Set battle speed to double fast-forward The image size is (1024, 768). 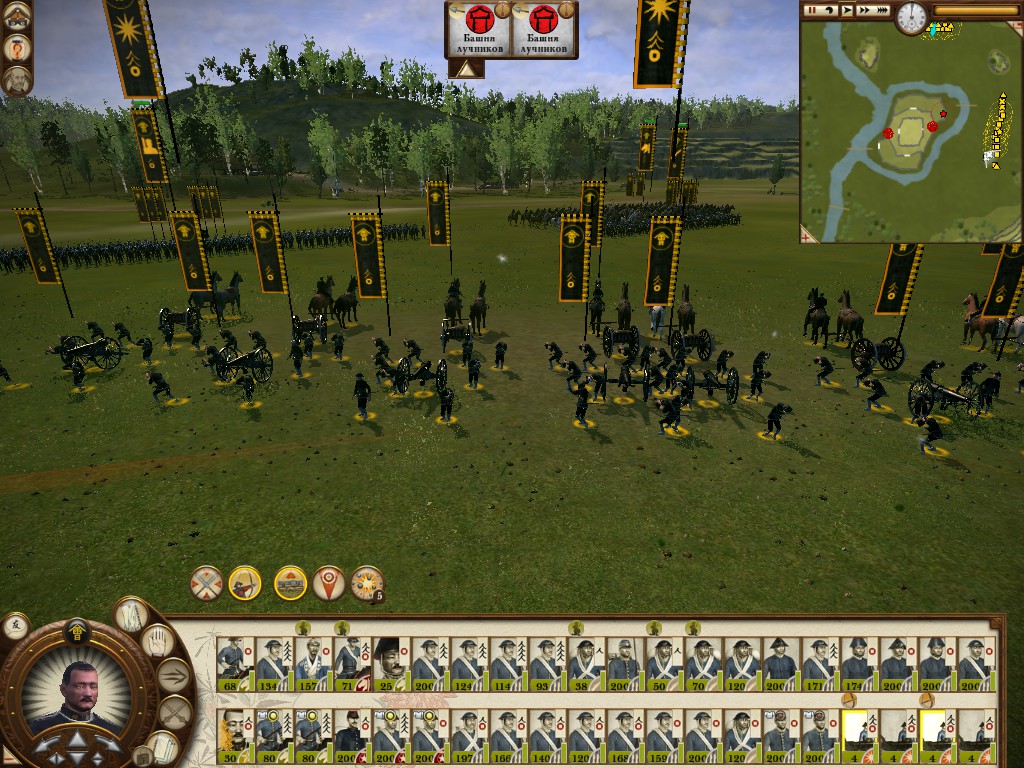[864, 10]
